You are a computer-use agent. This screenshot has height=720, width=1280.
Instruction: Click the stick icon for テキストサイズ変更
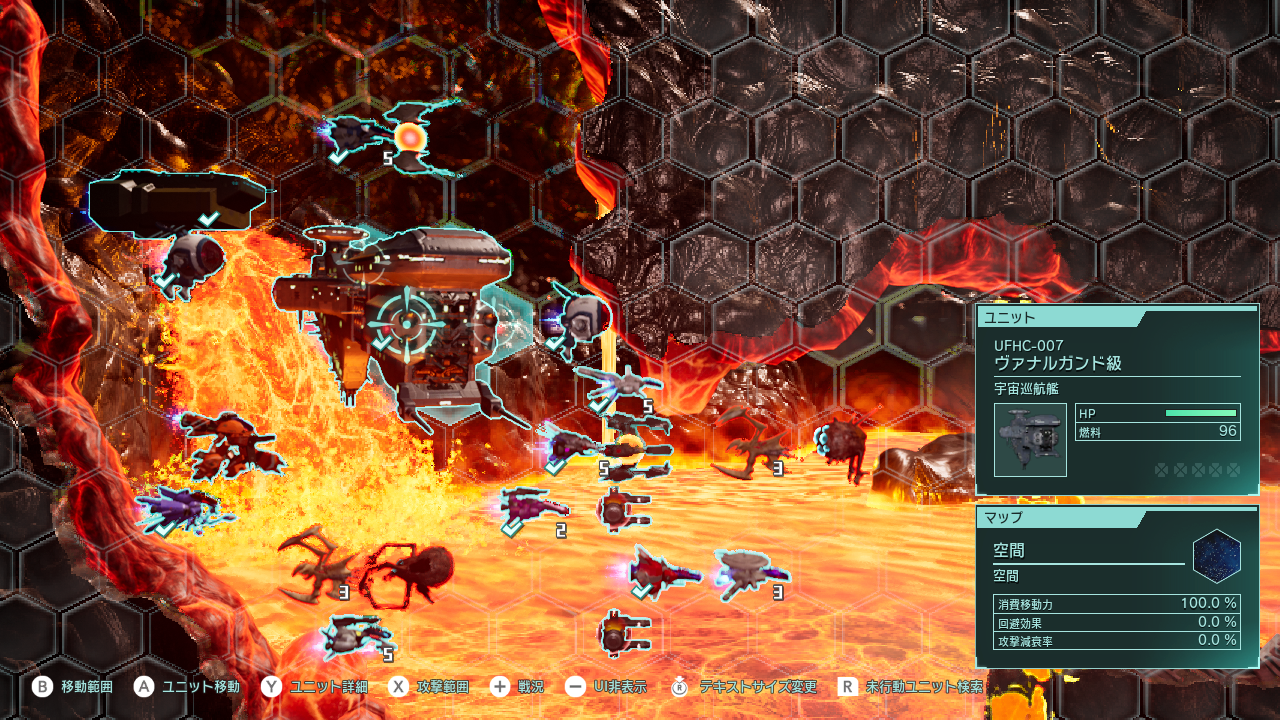(680, 687)
